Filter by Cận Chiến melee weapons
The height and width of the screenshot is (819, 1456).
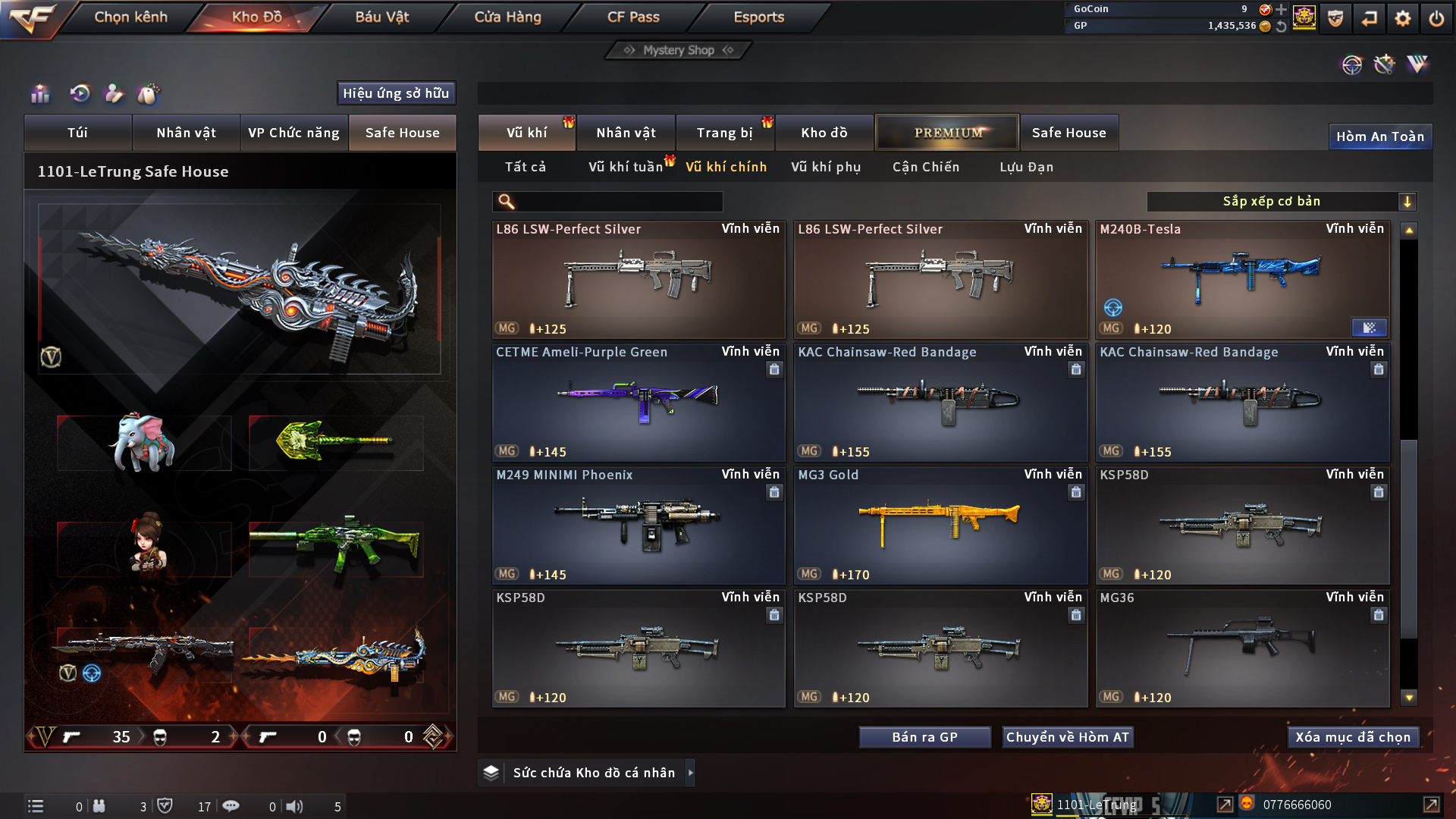coord(926,167)
